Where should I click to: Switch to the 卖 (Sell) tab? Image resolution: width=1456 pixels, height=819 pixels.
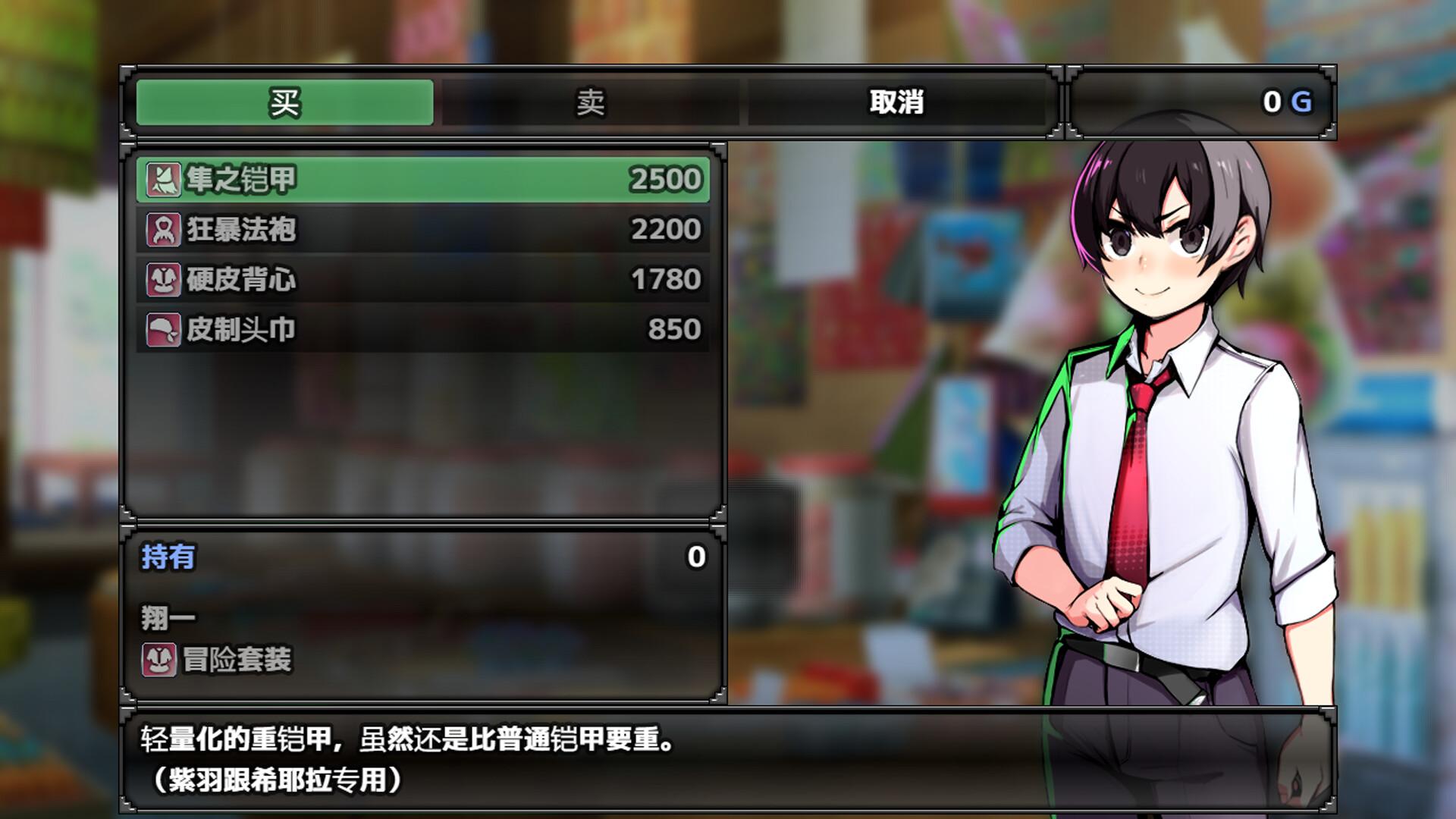tap(591, 105)
